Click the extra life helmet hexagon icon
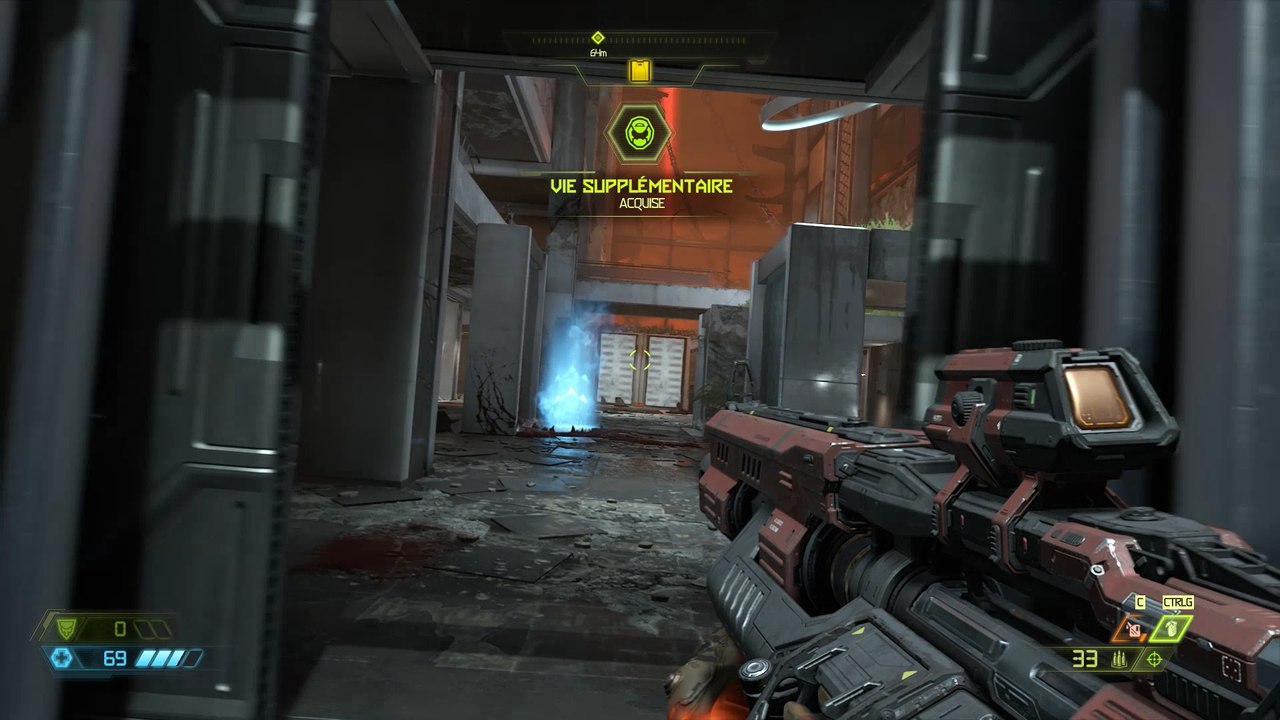Image resolution: width=1280 pixels, height=720 pixels. (640, 133)
